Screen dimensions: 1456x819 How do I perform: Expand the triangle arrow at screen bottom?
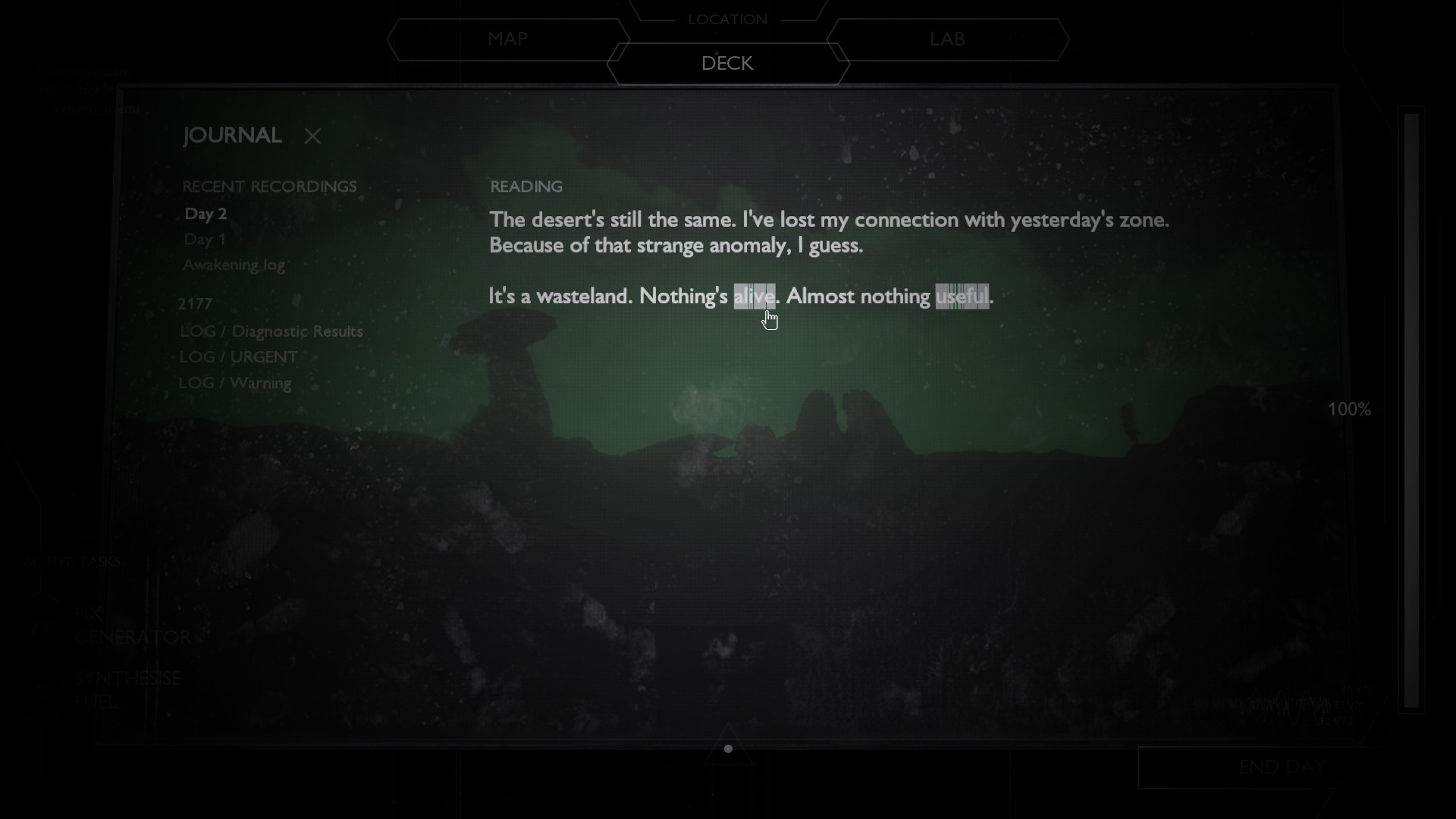pos(728,748)
